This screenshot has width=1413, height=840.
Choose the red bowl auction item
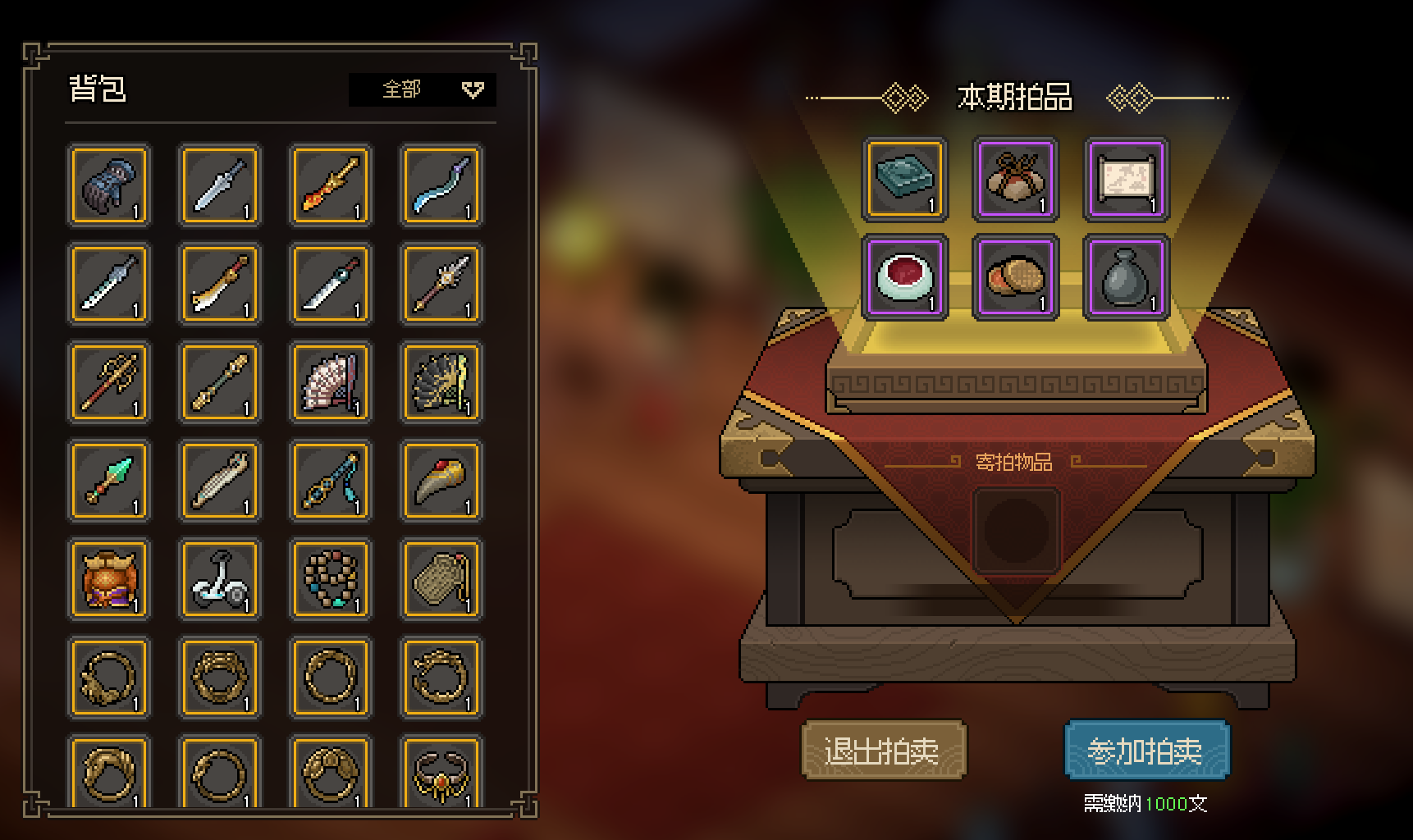coord(904,277)
